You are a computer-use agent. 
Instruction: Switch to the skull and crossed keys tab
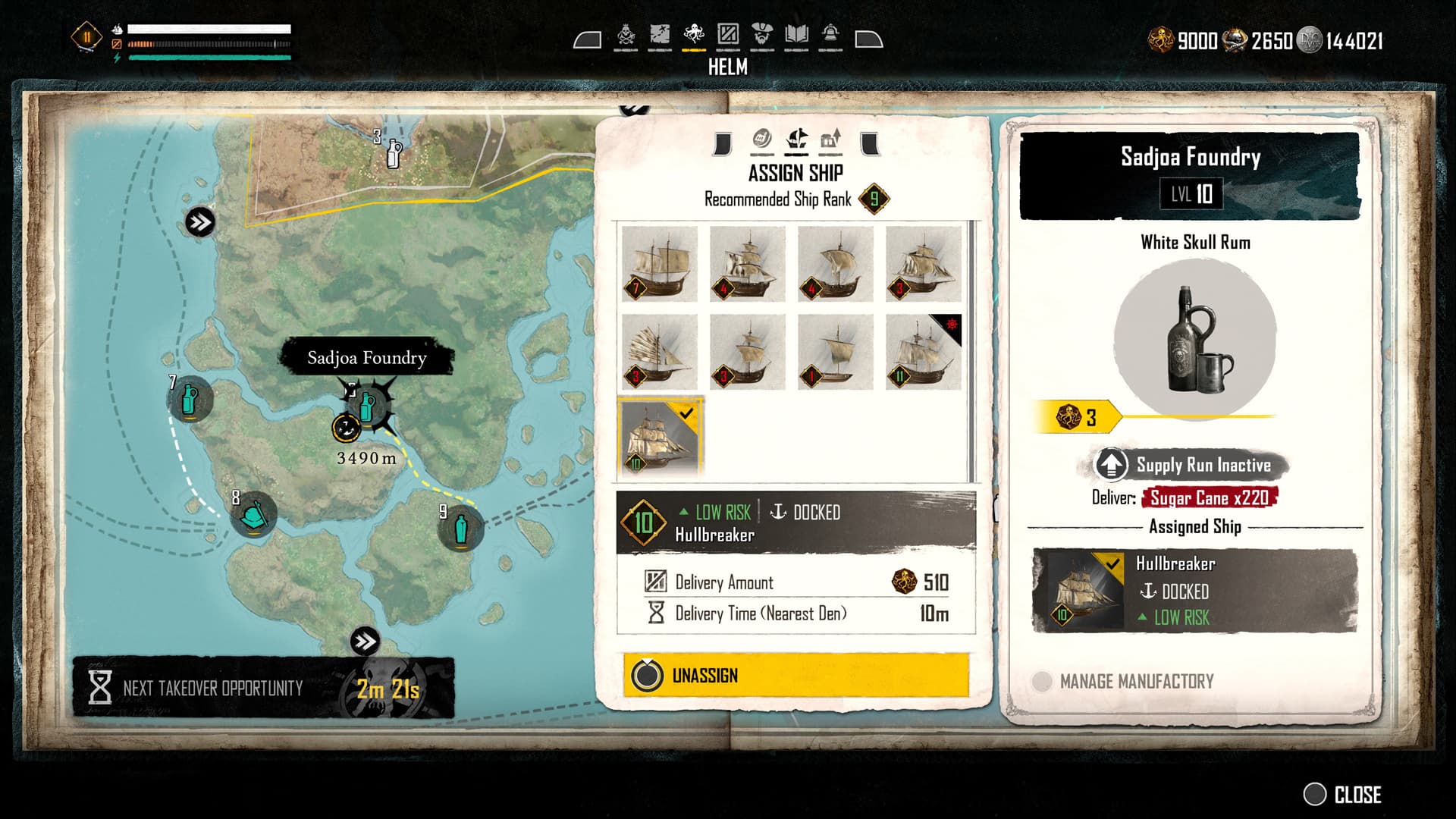[626, 35]
